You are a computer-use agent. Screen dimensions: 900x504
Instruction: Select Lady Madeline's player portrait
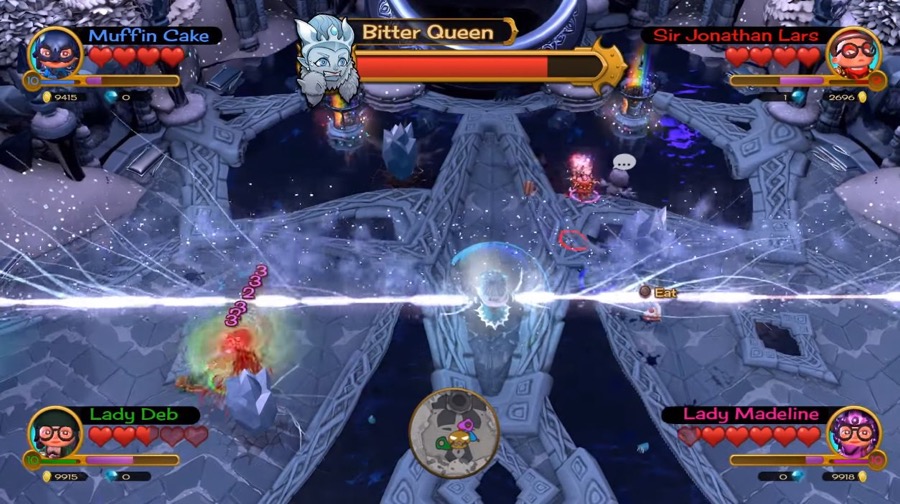click(853, 432)
